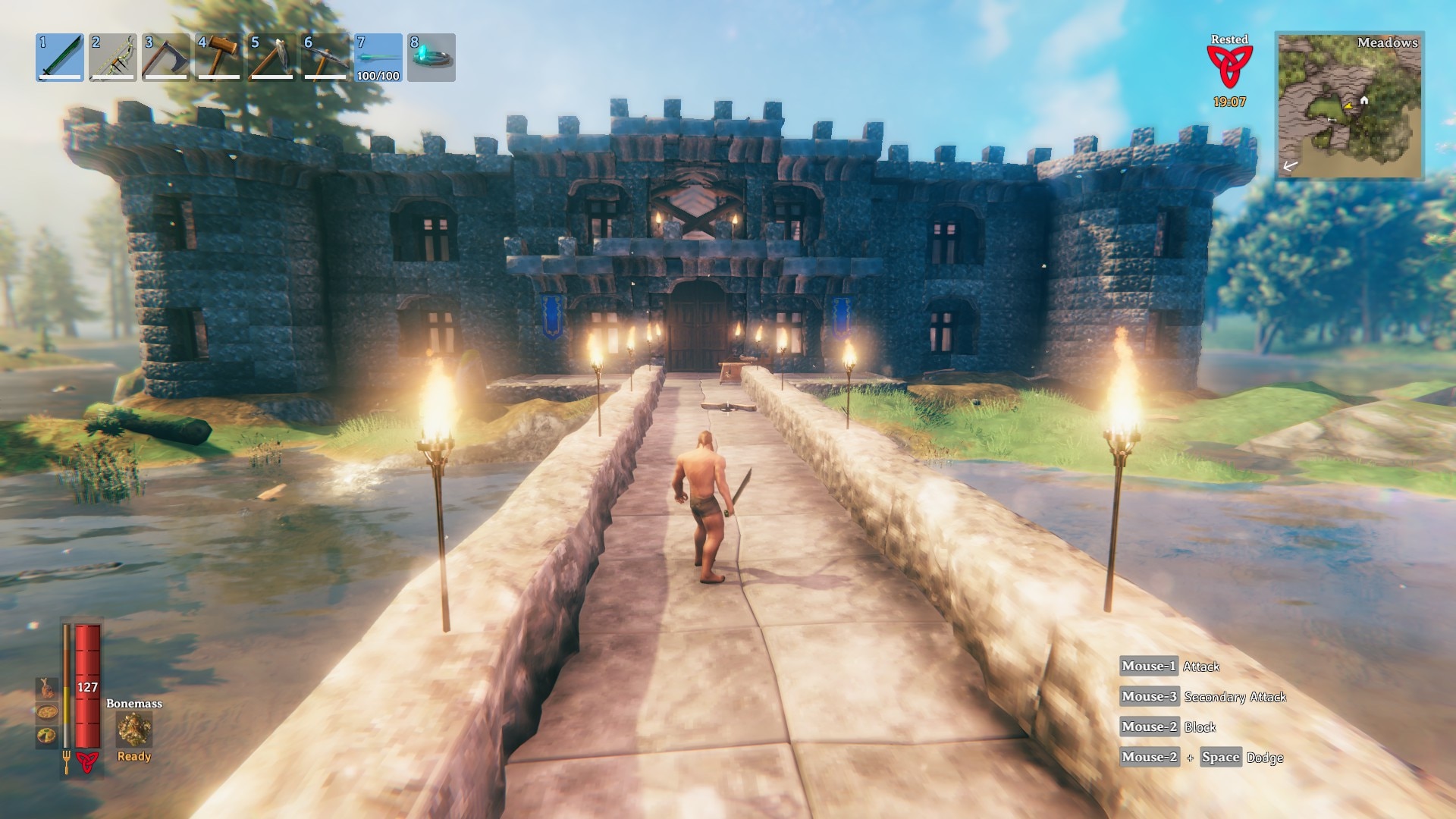Click the cooked meat leg food icon
1456x819 pixels.
pos(47,688)
